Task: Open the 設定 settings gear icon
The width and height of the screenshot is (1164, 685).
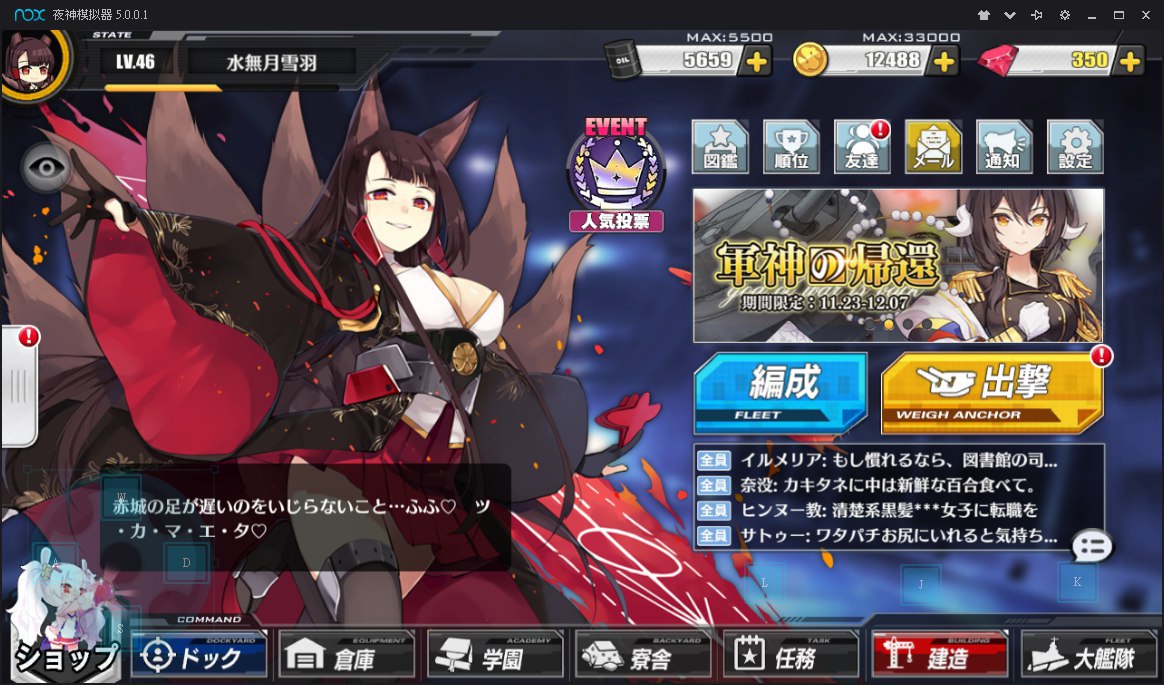Action: [1075, 147]
